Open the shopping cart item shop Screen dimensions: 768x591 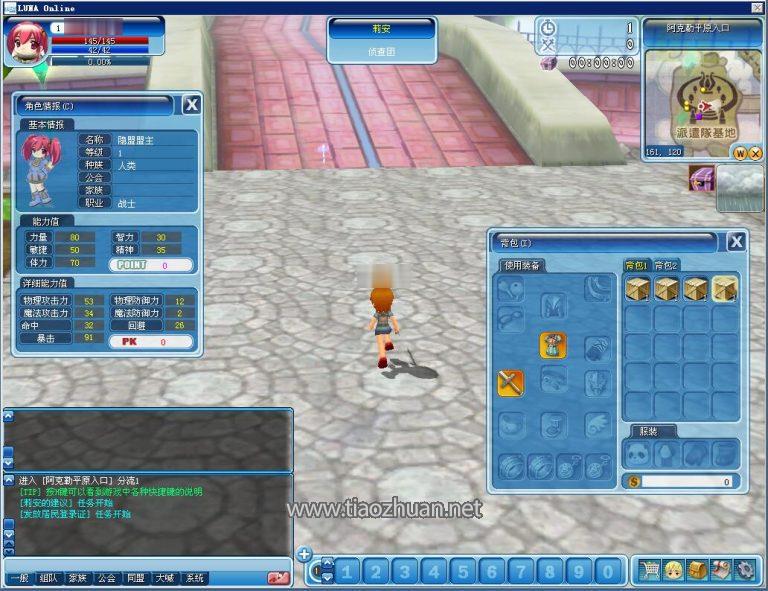pos(650,571)
